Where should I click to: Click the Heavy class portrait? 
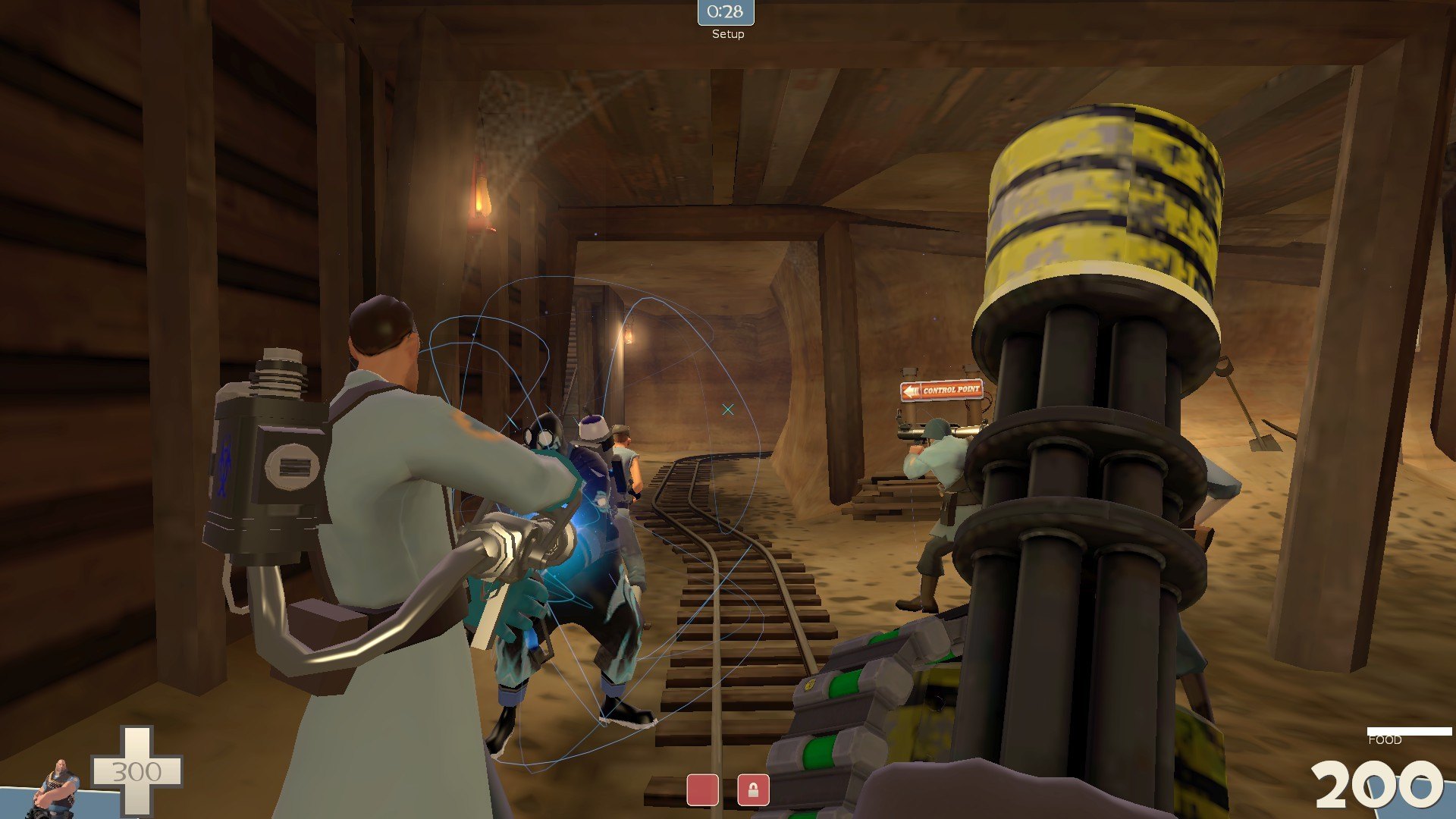pyautogui.click(x=55, y=789)
